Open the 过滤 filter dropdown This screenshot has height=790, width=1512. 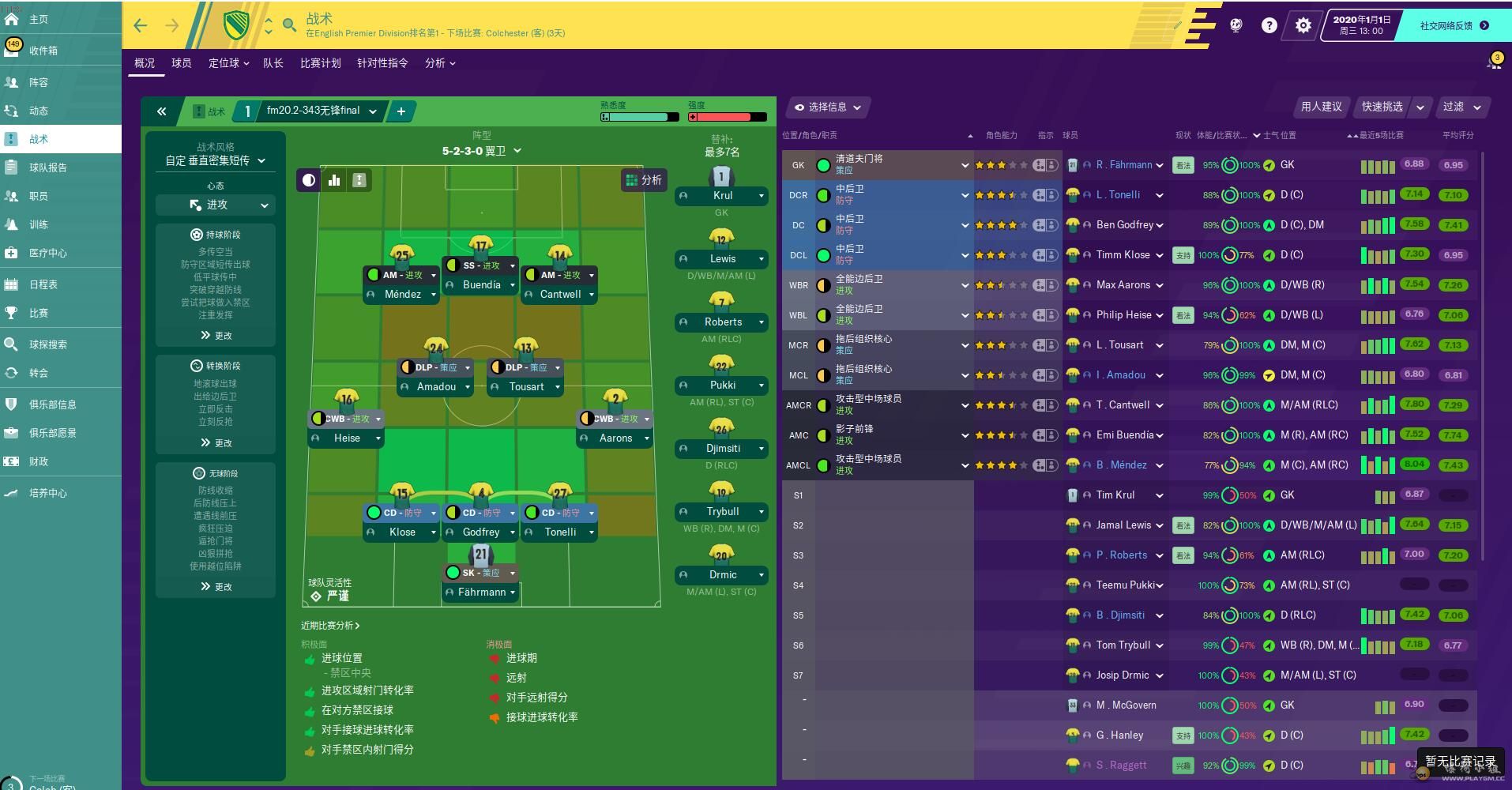(x=1461, y=107)
